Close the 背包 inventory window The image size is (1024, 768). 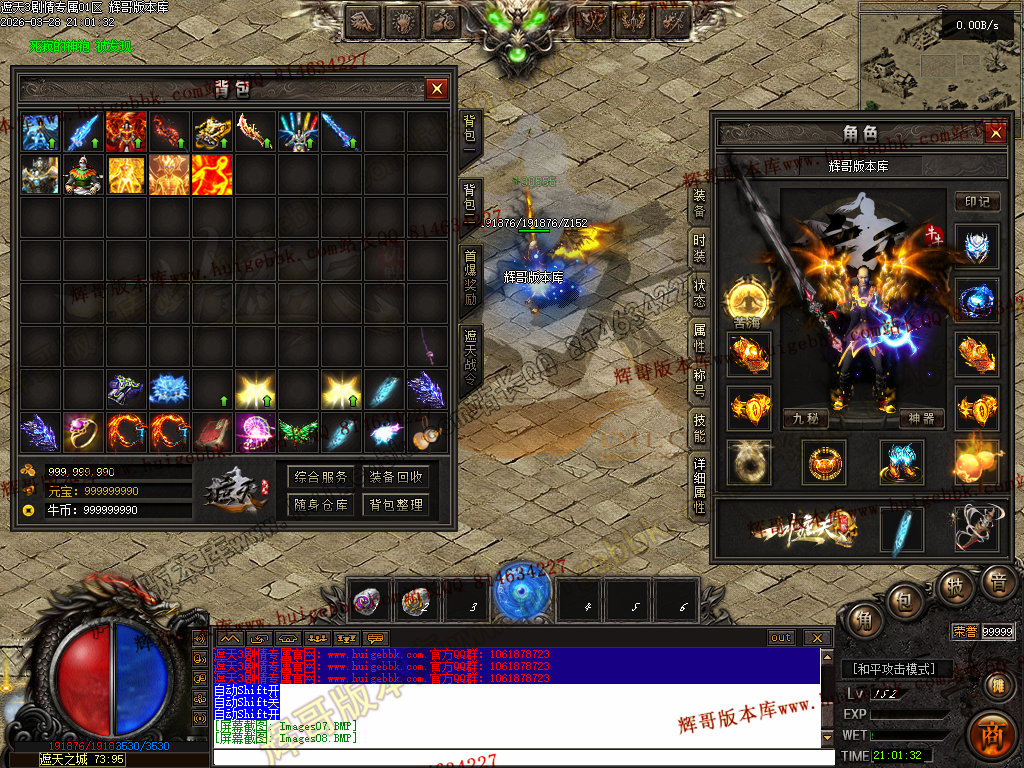pyautogui.click(x=436, y=89)
